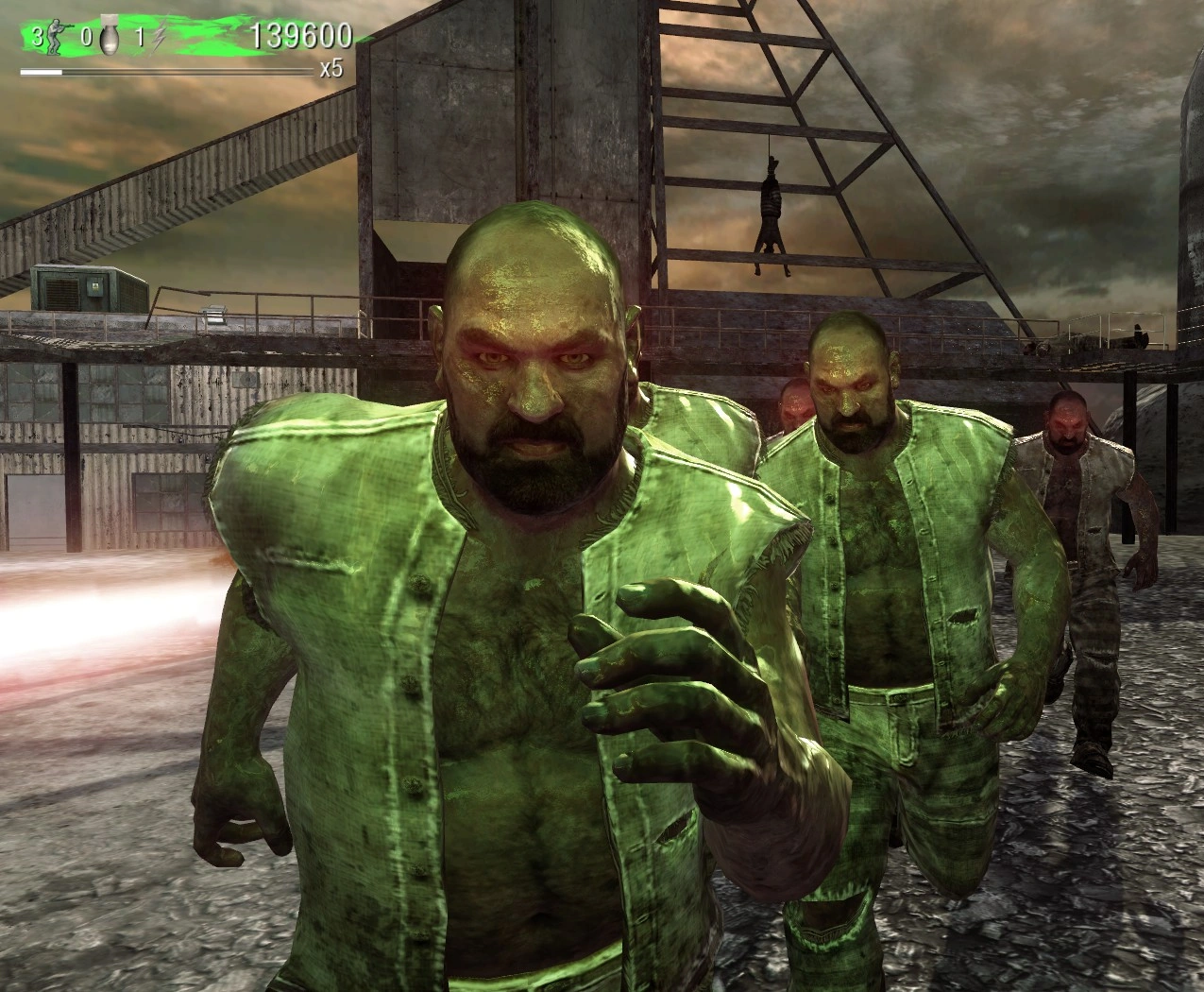
Task: Select the bomb icon in the HUD
Action: (108, 39)
